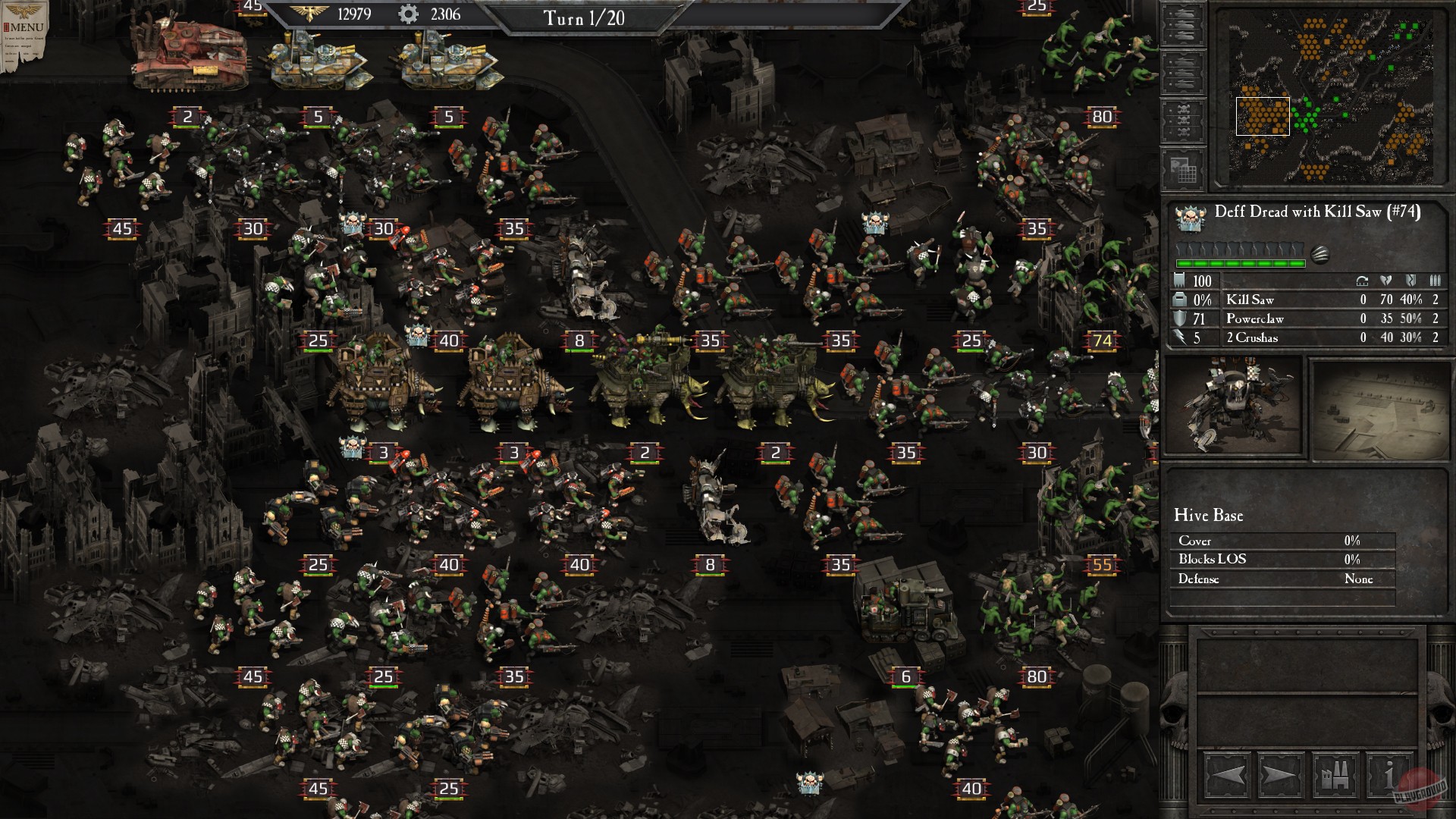
Task: Click the red tank thumbnail at the top left
Action: tap(190, 57)
